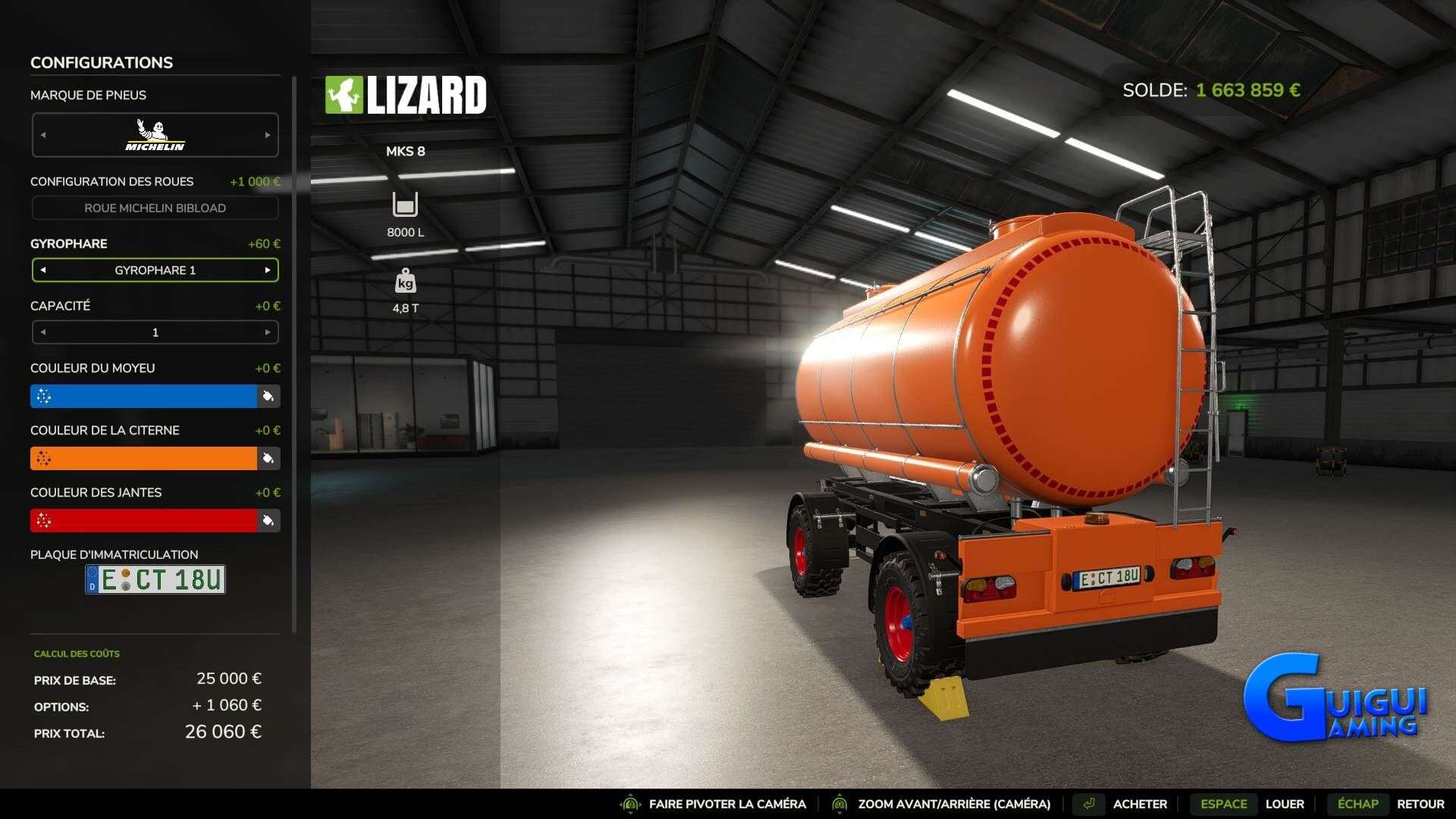Rent the tanker with Louer
Image resolution: width=1456 pixels, height=819 pixels.
(x=1284, y=804)
